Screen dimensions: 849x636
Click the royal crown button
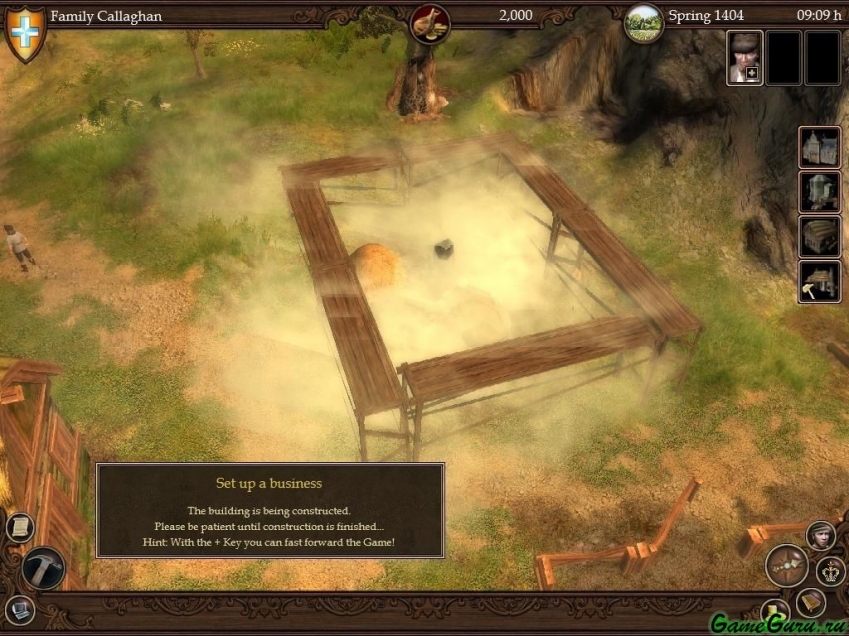(831, 572)
